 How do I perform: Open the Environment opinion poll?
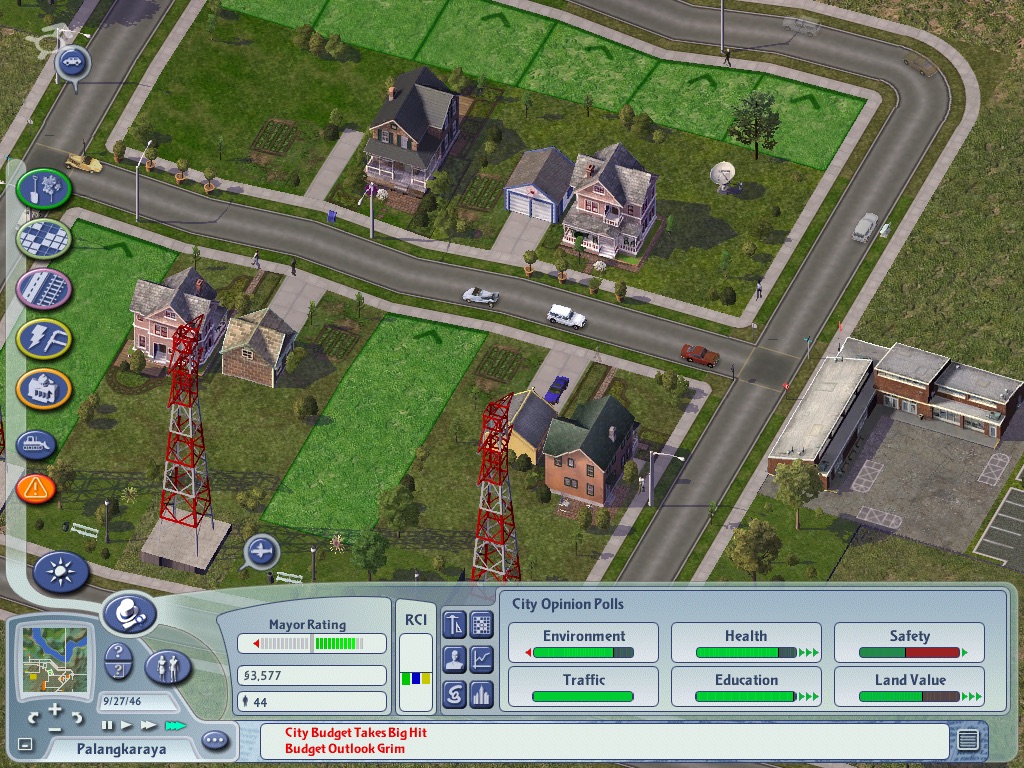pos(584,642)
